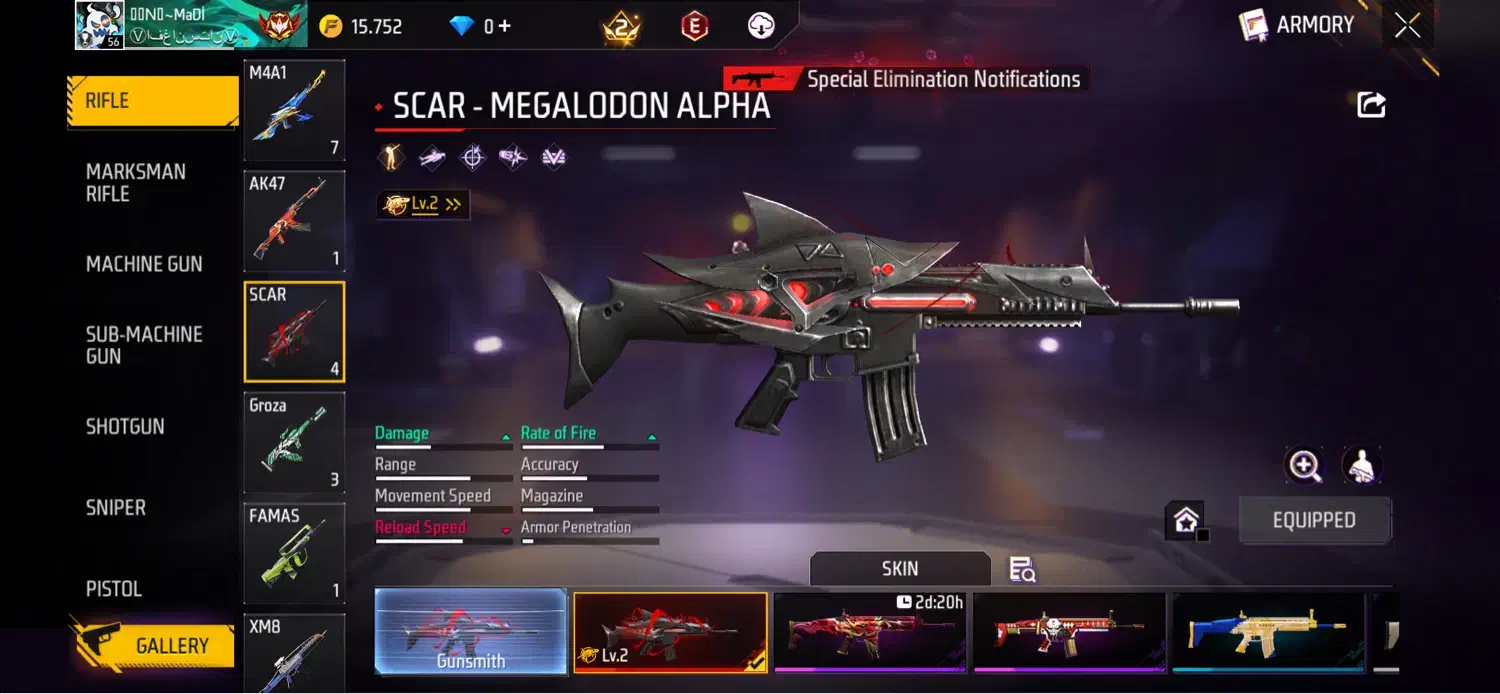Open the Machine Gun category

[x=144, y=264]
